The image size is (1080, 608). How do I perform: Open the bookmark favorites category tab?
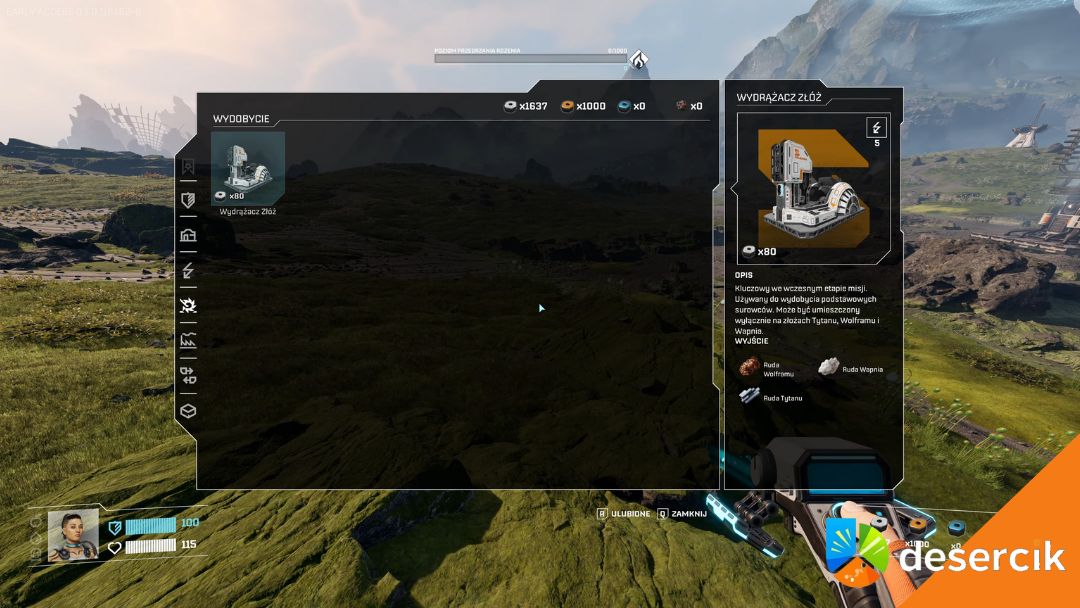point(188,167)
